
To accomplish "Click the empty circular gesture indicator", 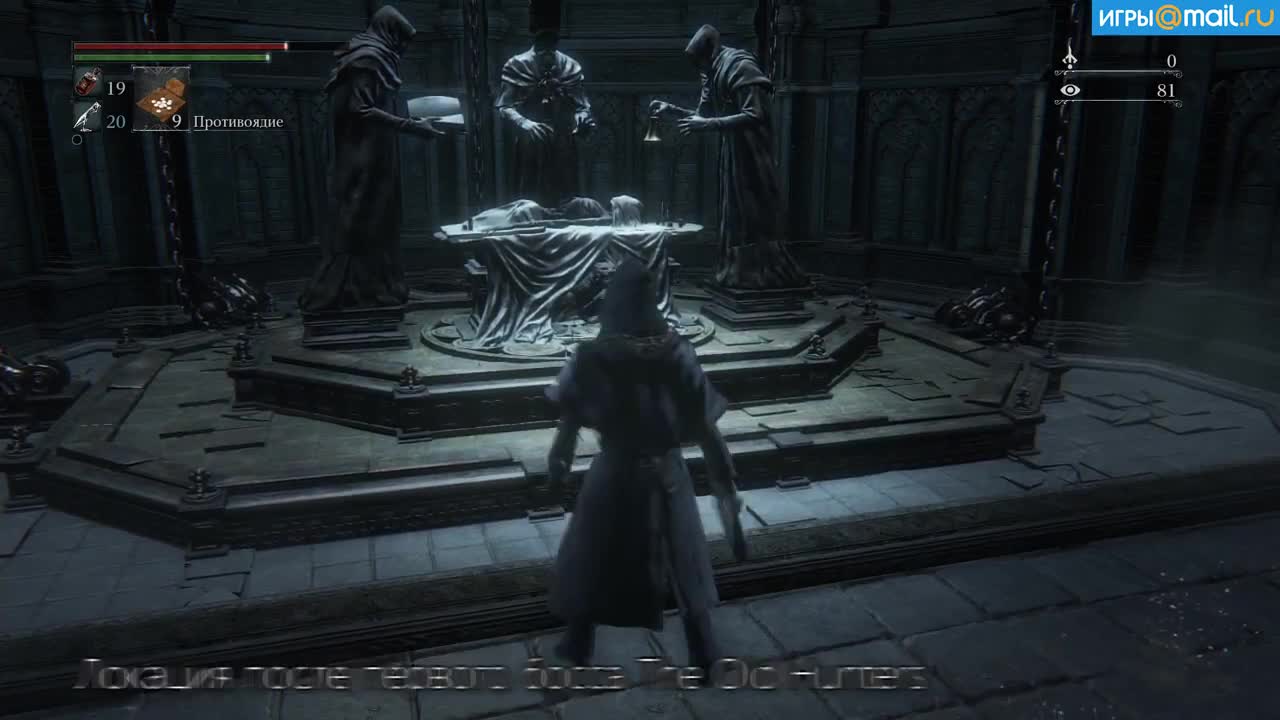I will pyautogui.click(x=75, y=139).
